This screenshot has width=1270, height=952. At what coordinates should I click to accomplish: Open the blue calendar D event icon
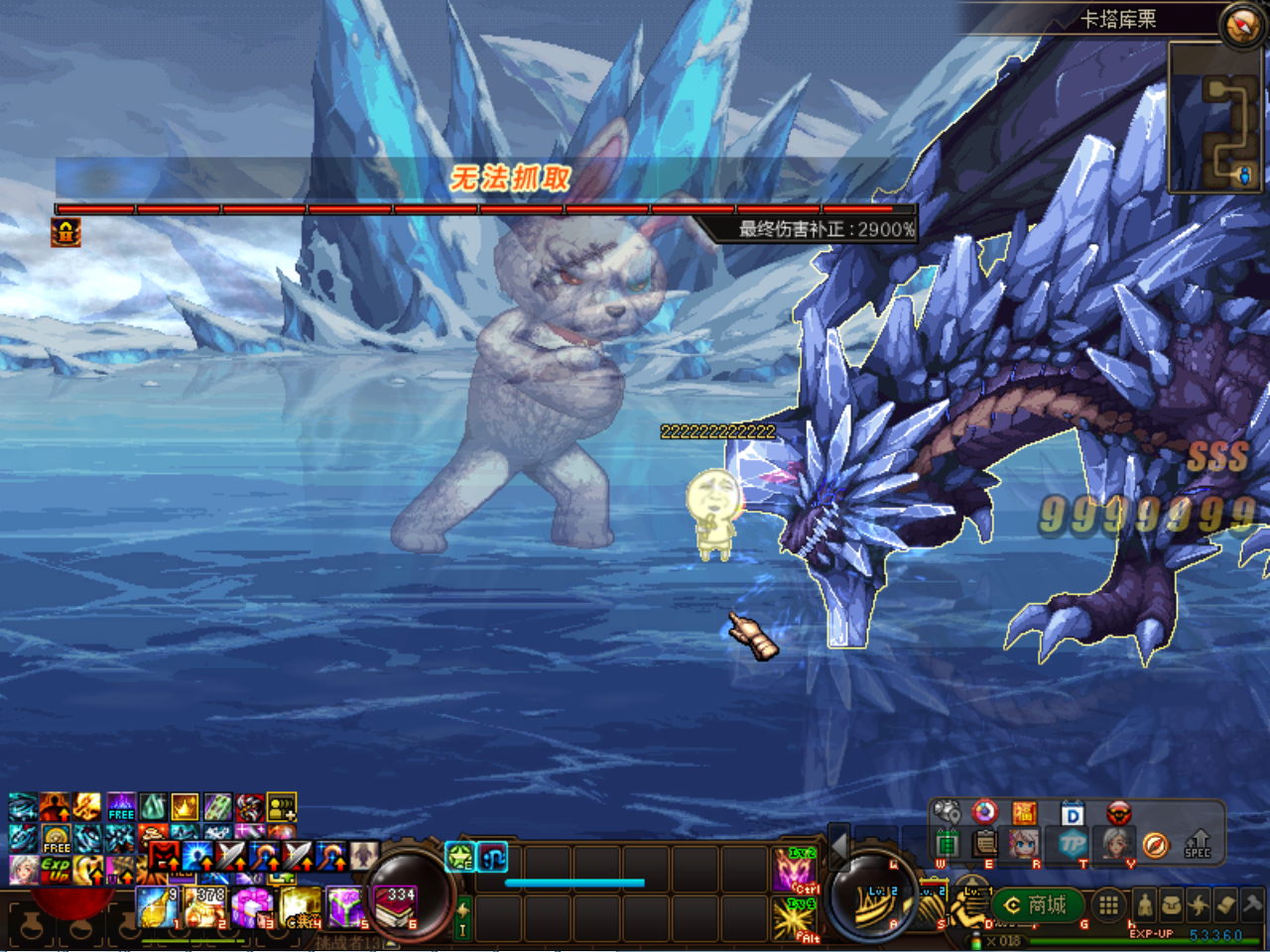point(1073,811)
